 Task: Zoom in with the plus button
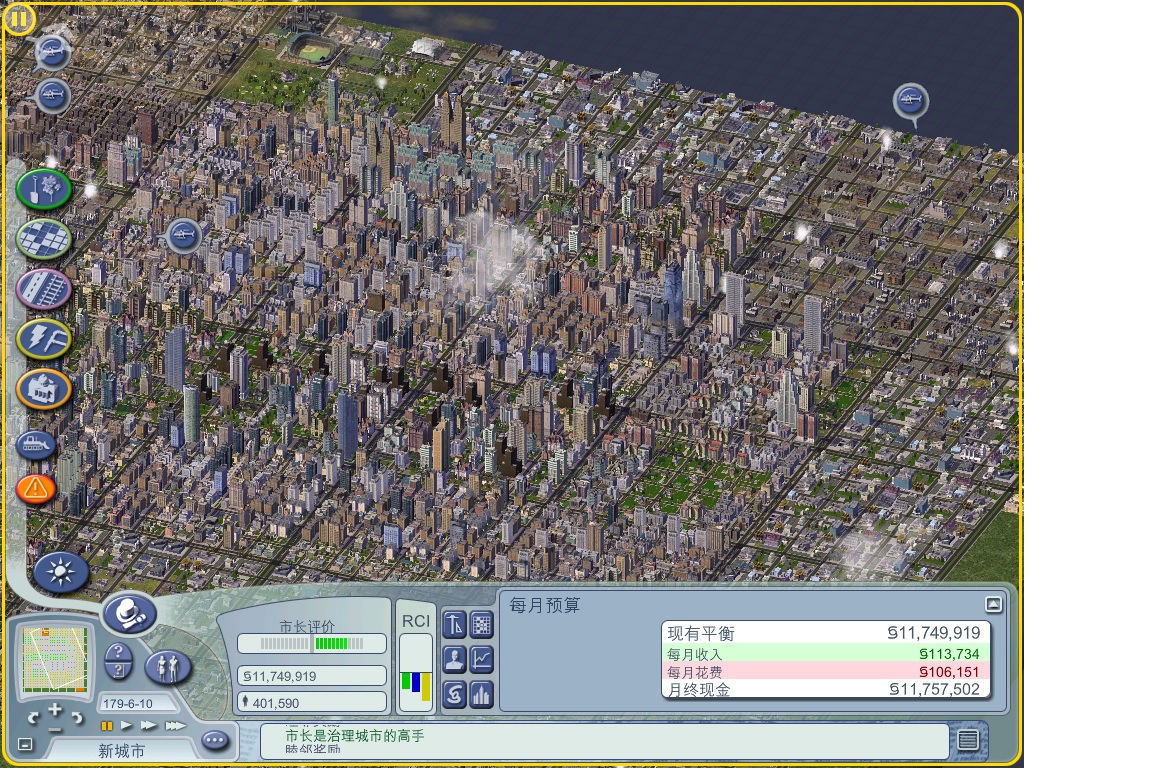point(54,711)
